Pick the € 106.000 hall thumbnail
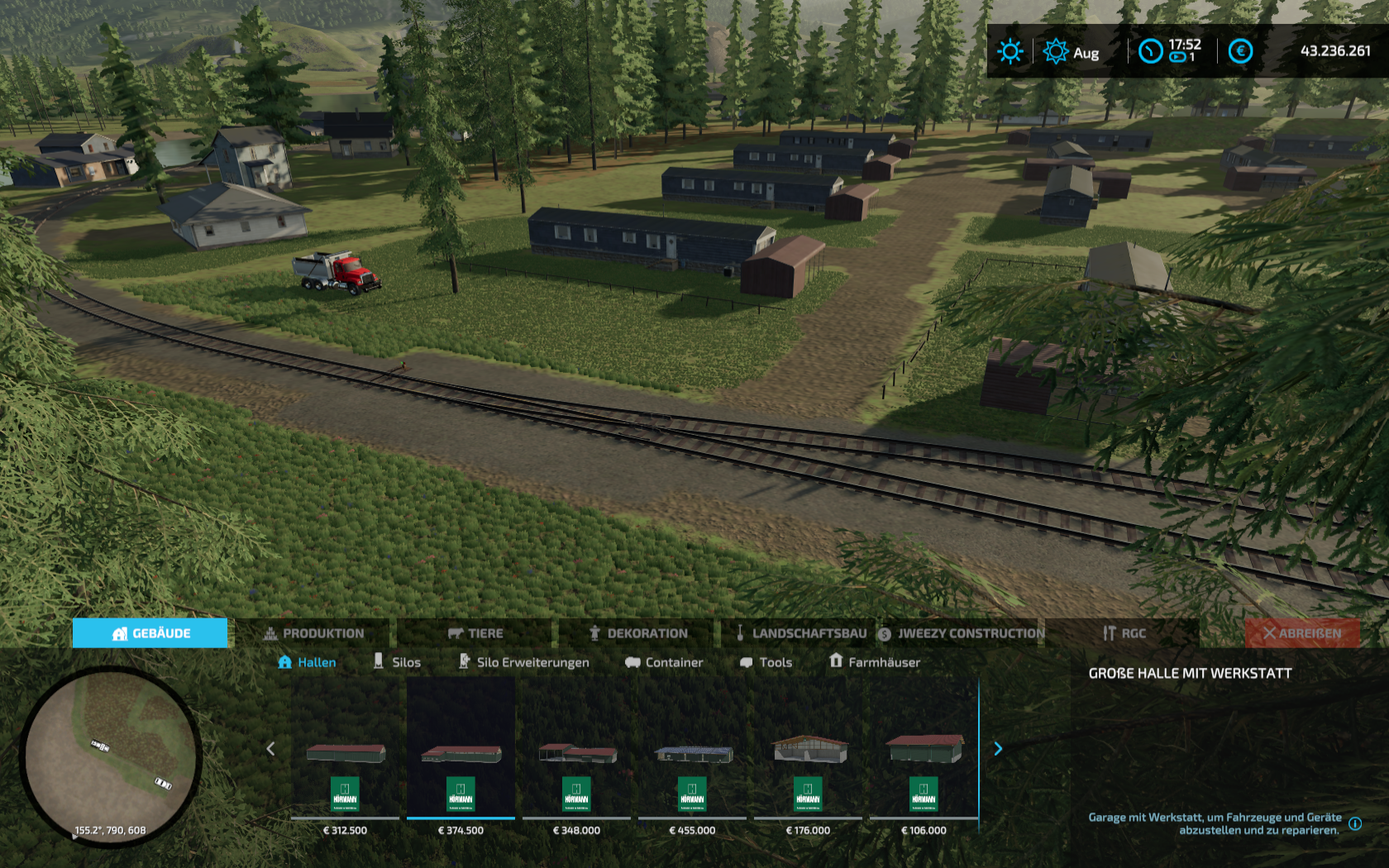The height and width of the screenshot is (868, 1389). [924, 756]
